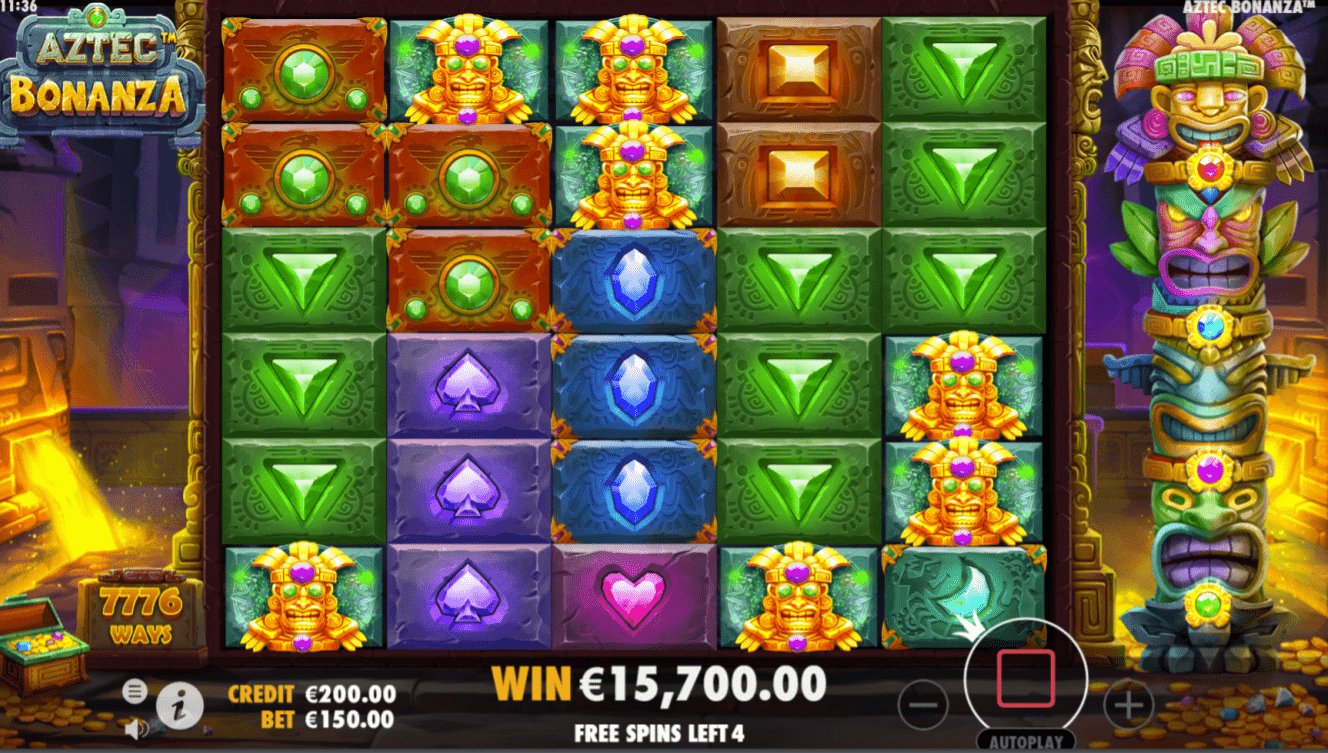The height and width of the screenshot is (753, 1328).
Task: Stop autoplay with the red square button
Action: [x=1026, y=677]
